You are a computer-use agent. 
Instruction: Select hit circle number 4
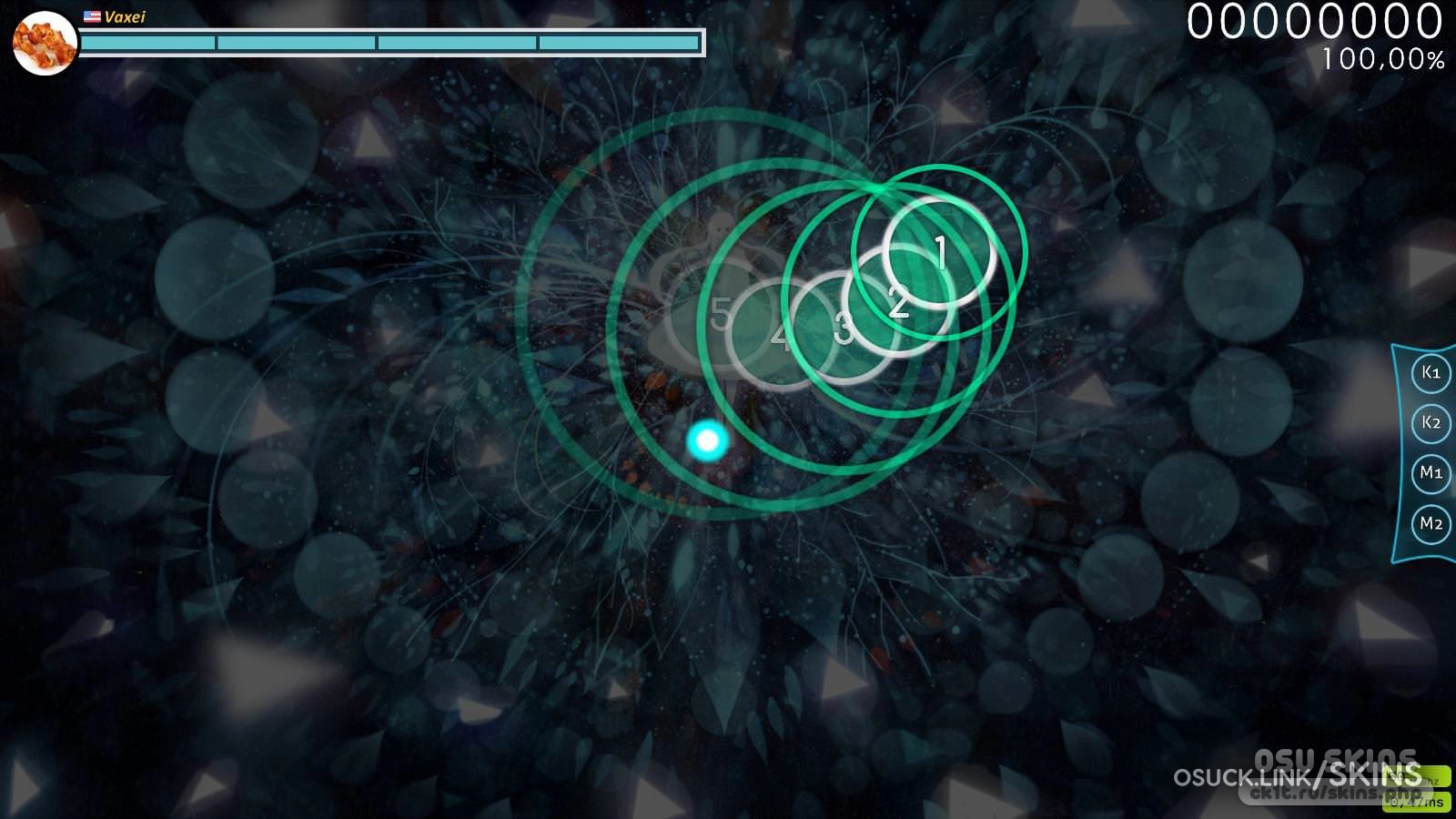pos(781,336)
